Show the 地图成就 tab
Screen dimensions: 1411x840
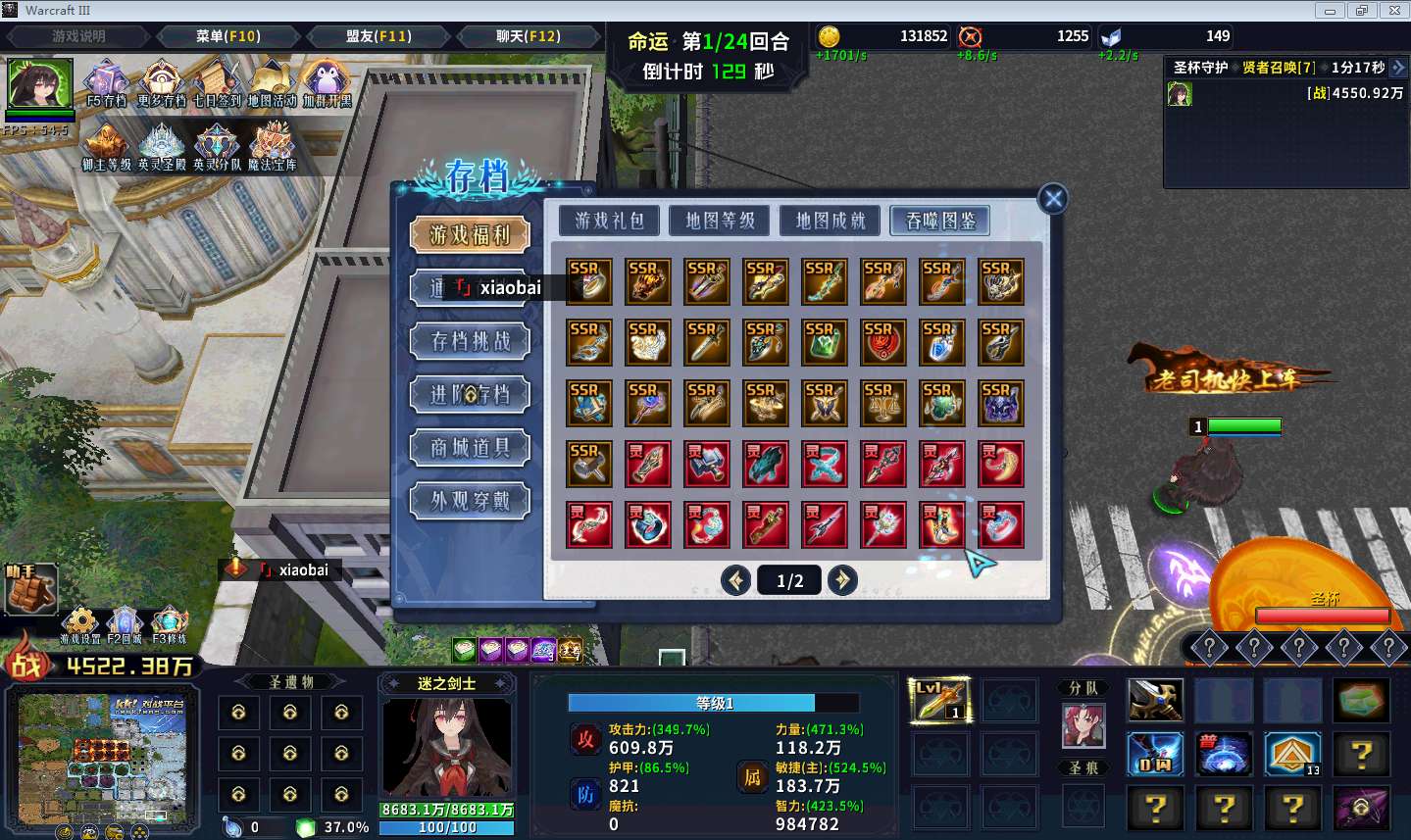coord(831,221)
